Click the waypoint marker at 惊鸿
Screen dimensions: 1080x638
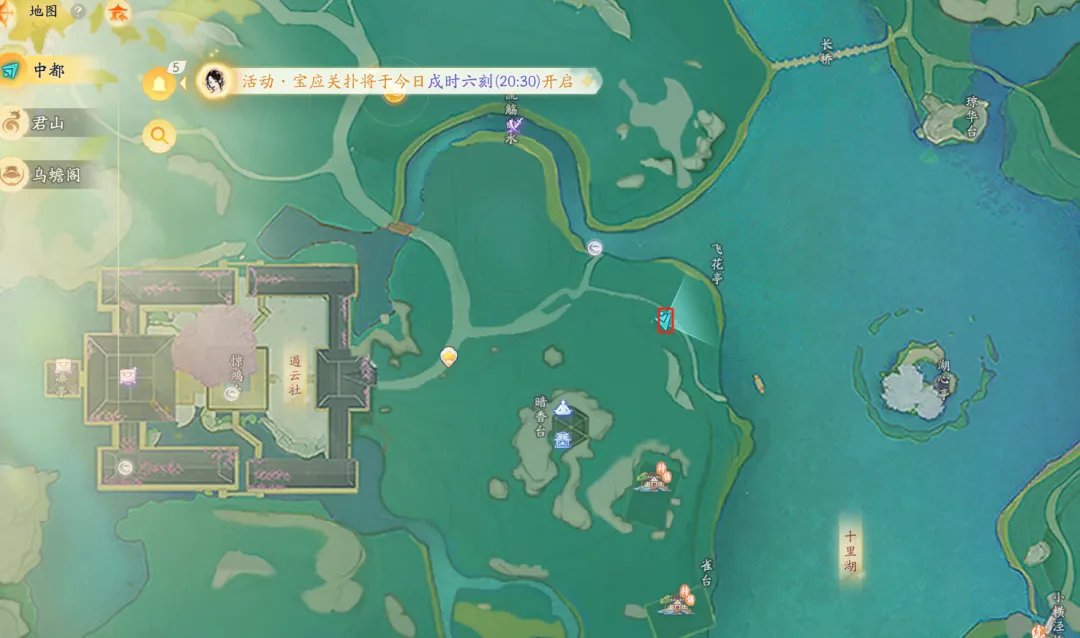click(x=232, y=394)
